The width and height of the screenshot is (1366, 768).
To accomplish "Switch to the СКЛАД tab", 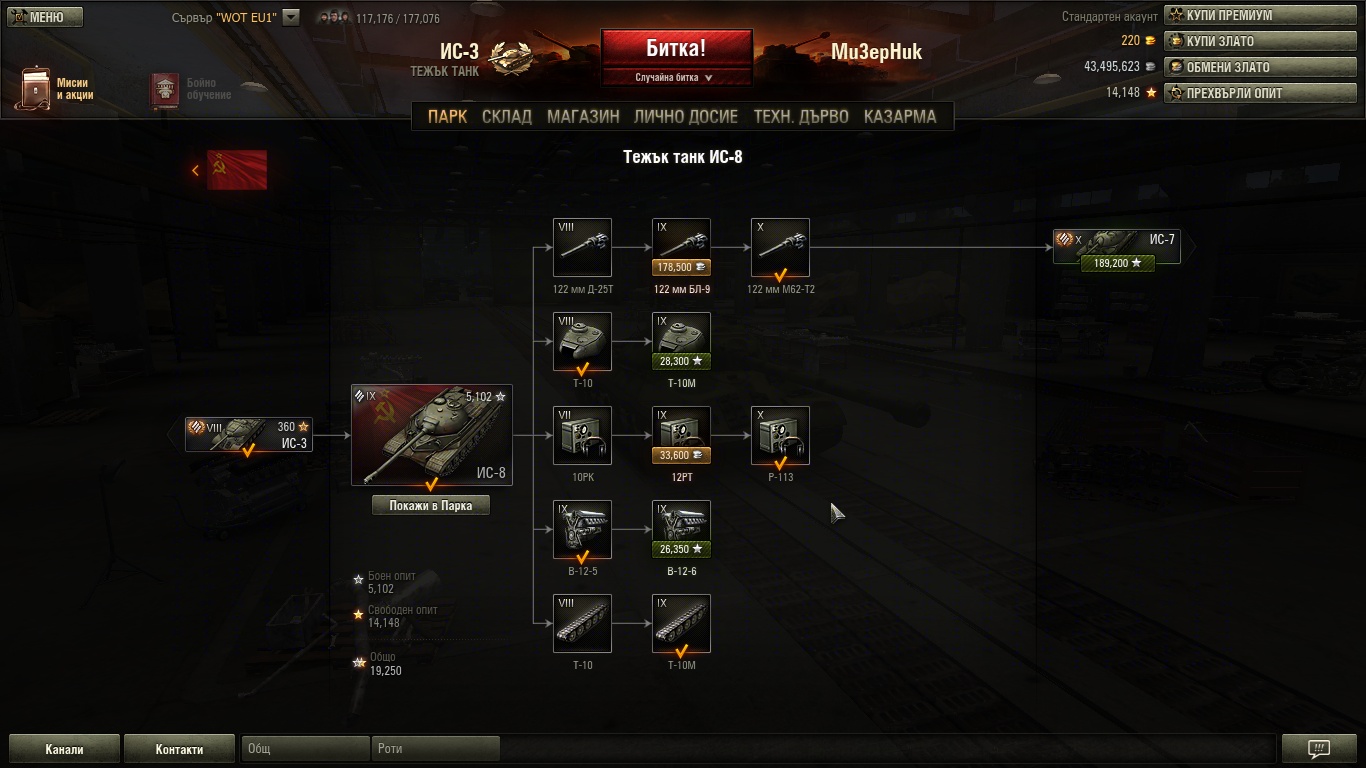I will coord(507,116).
